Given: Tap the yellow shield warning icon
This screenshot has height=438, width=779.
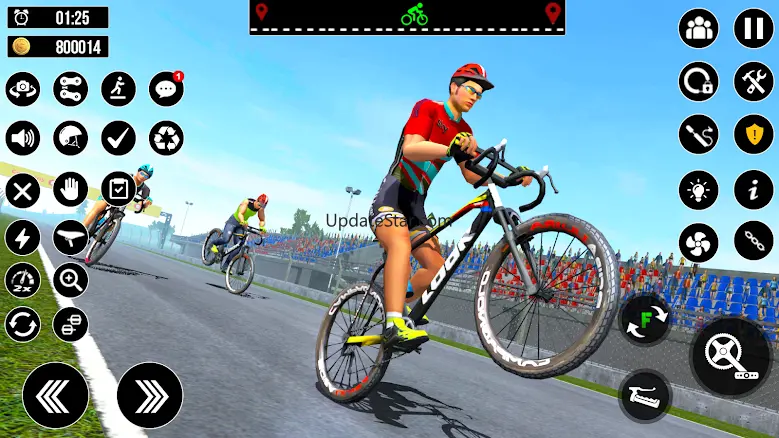Looking at the screenshot, I should [x=754, y=134].
